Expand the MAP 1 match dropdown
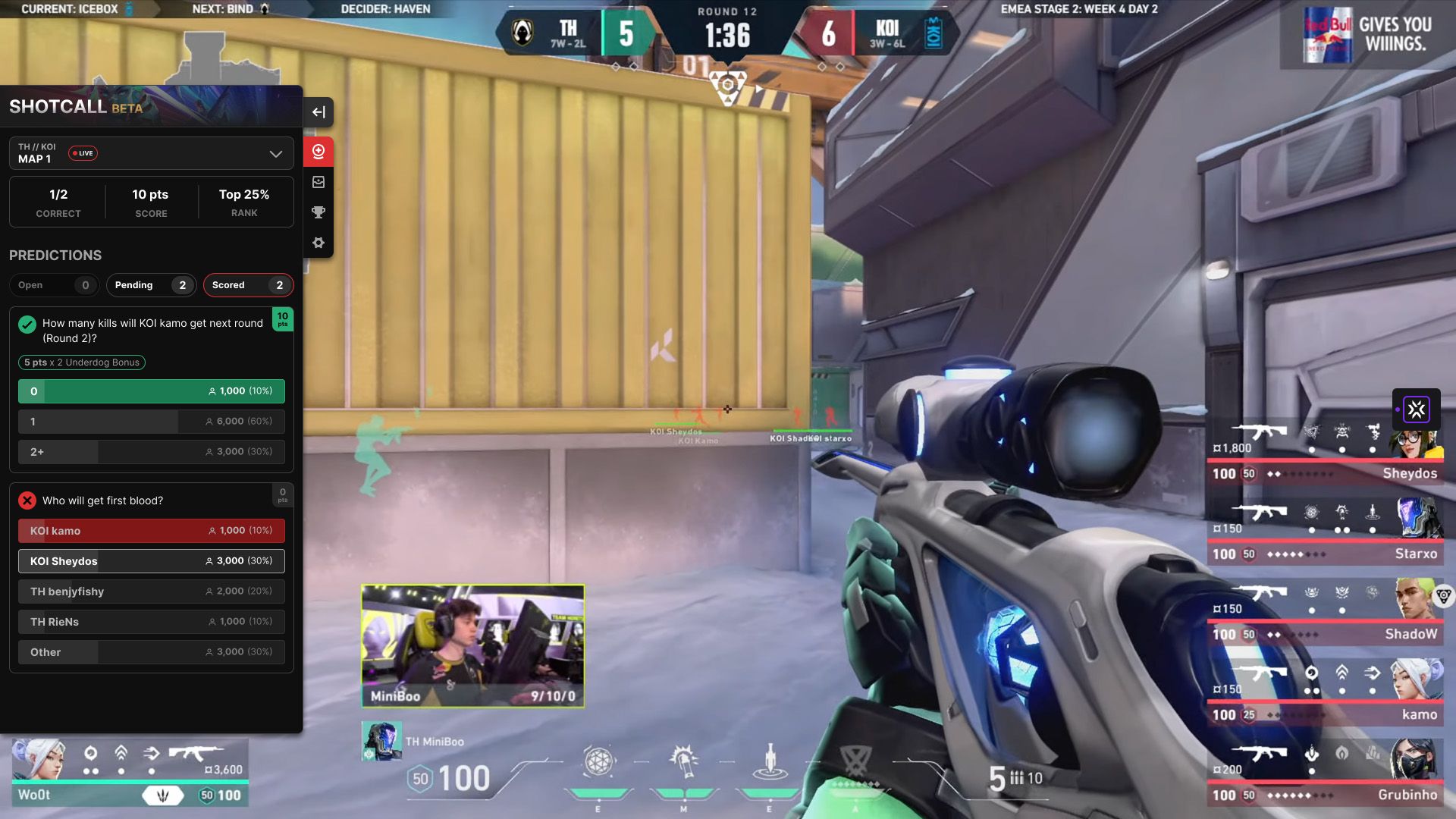This screenshot has height=819, width=1456. tap(275, 153)
